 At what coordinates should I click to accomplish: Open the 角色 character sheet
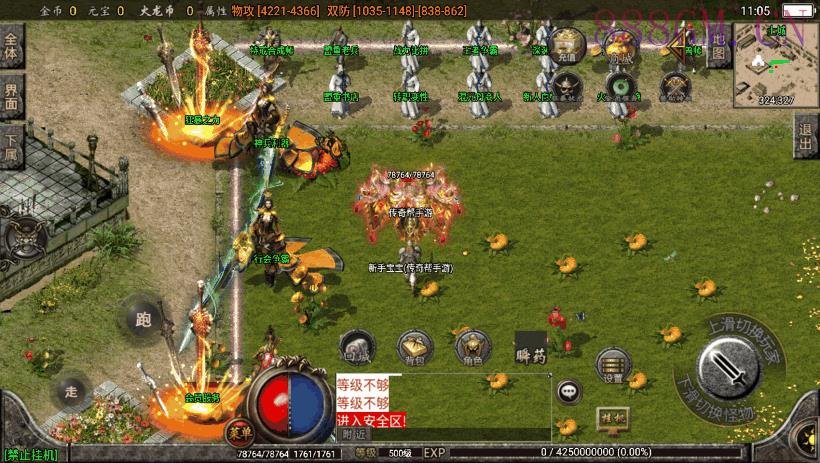(x=472, y=345)
